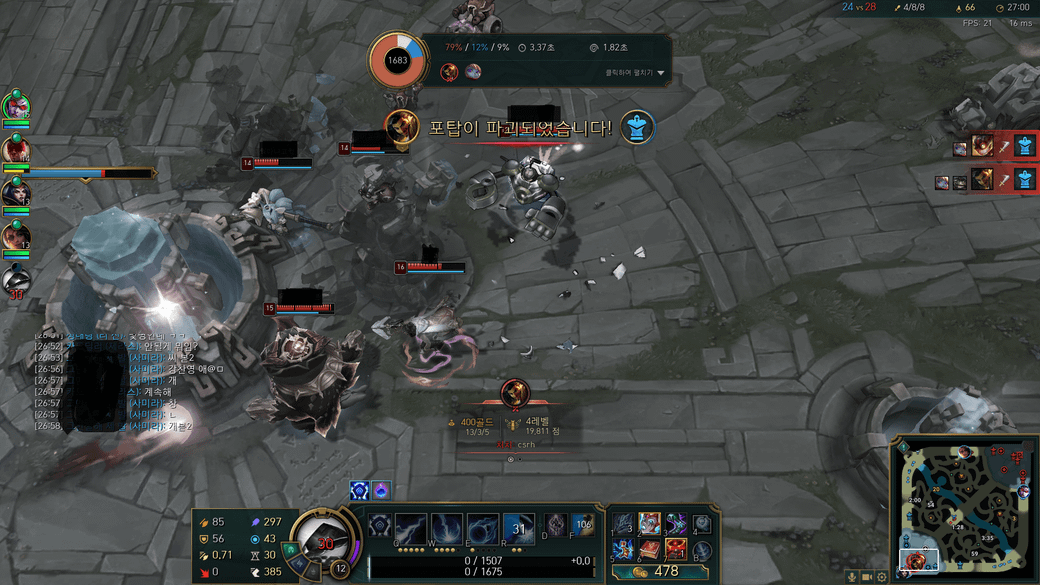This screenshot has width=1040, height=585.
Task: Activate the W ability icon
Action: point(448,528)
